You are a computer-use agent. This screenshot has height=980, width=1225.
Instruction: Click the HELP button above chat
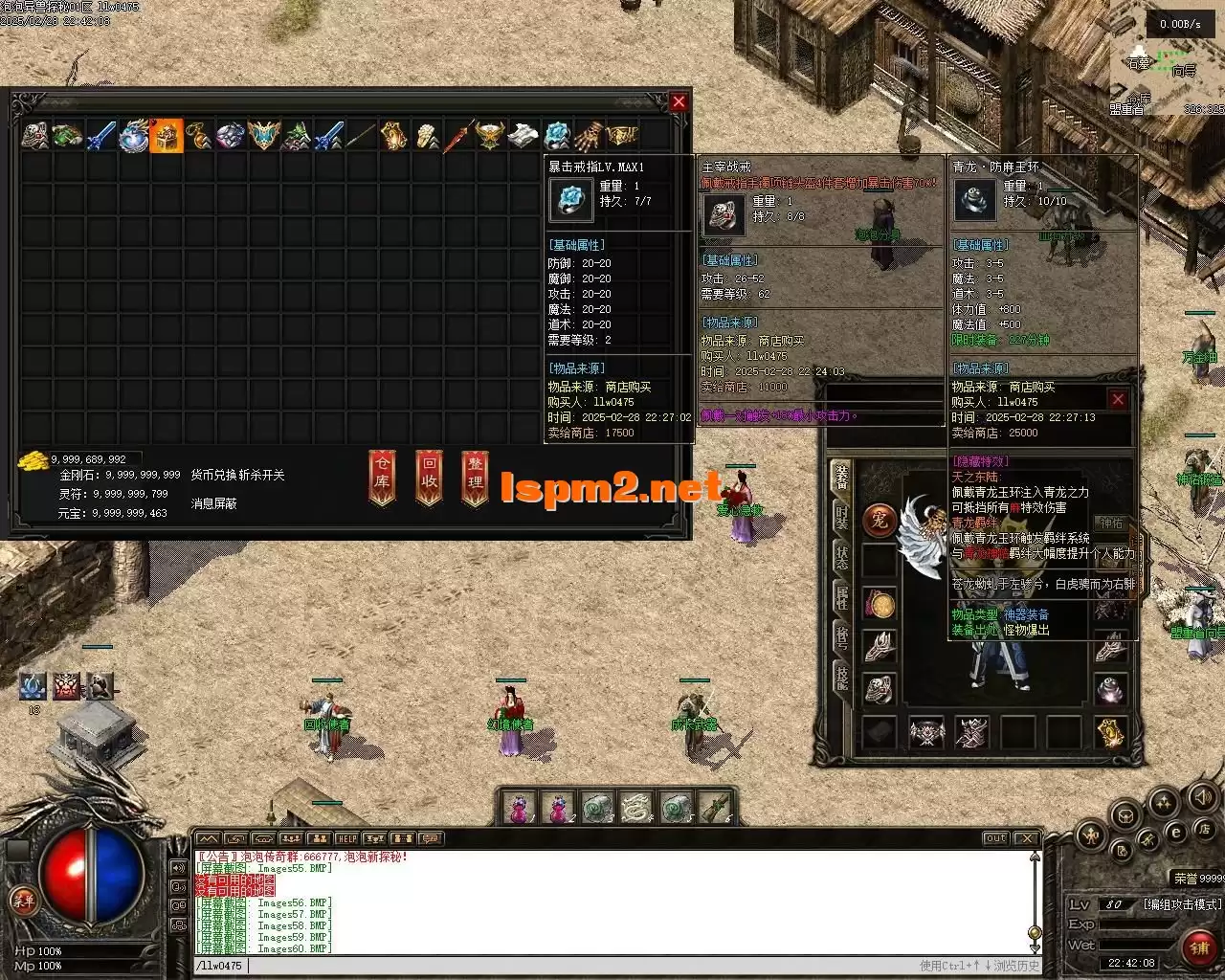[346, 839]
